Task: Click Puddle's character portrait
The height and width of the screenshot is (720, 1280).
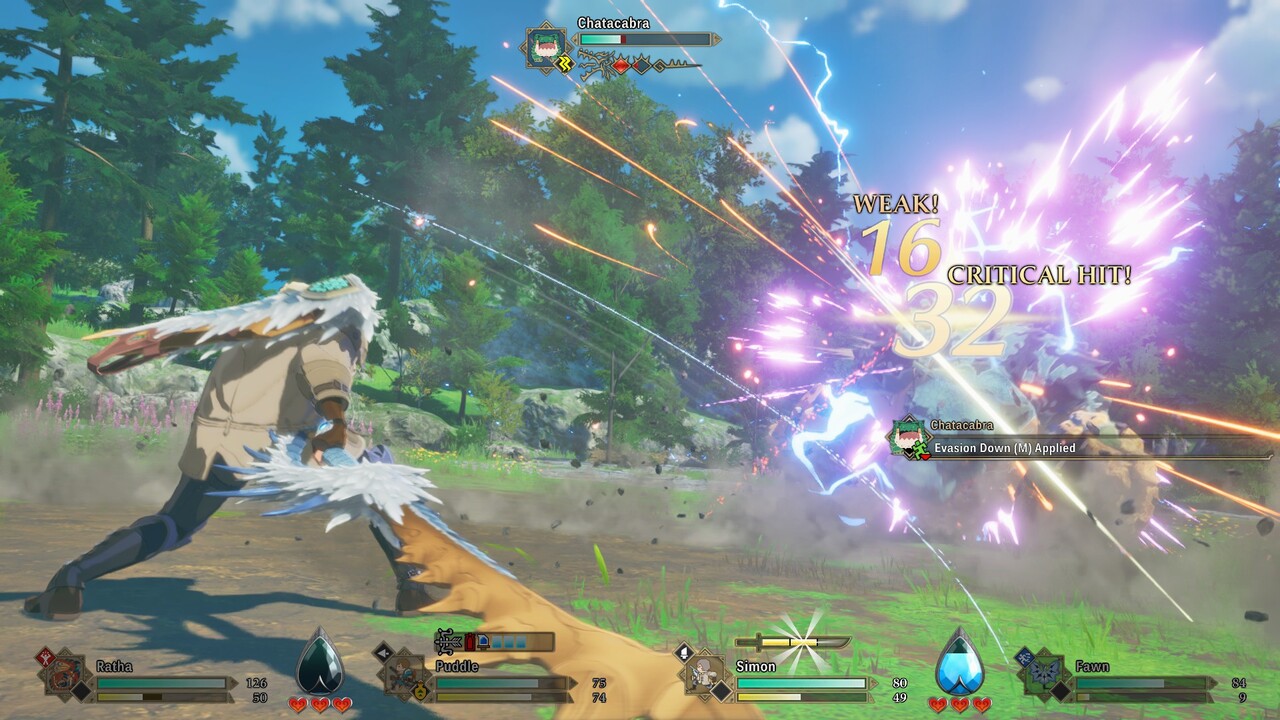Action: [405, 675]
